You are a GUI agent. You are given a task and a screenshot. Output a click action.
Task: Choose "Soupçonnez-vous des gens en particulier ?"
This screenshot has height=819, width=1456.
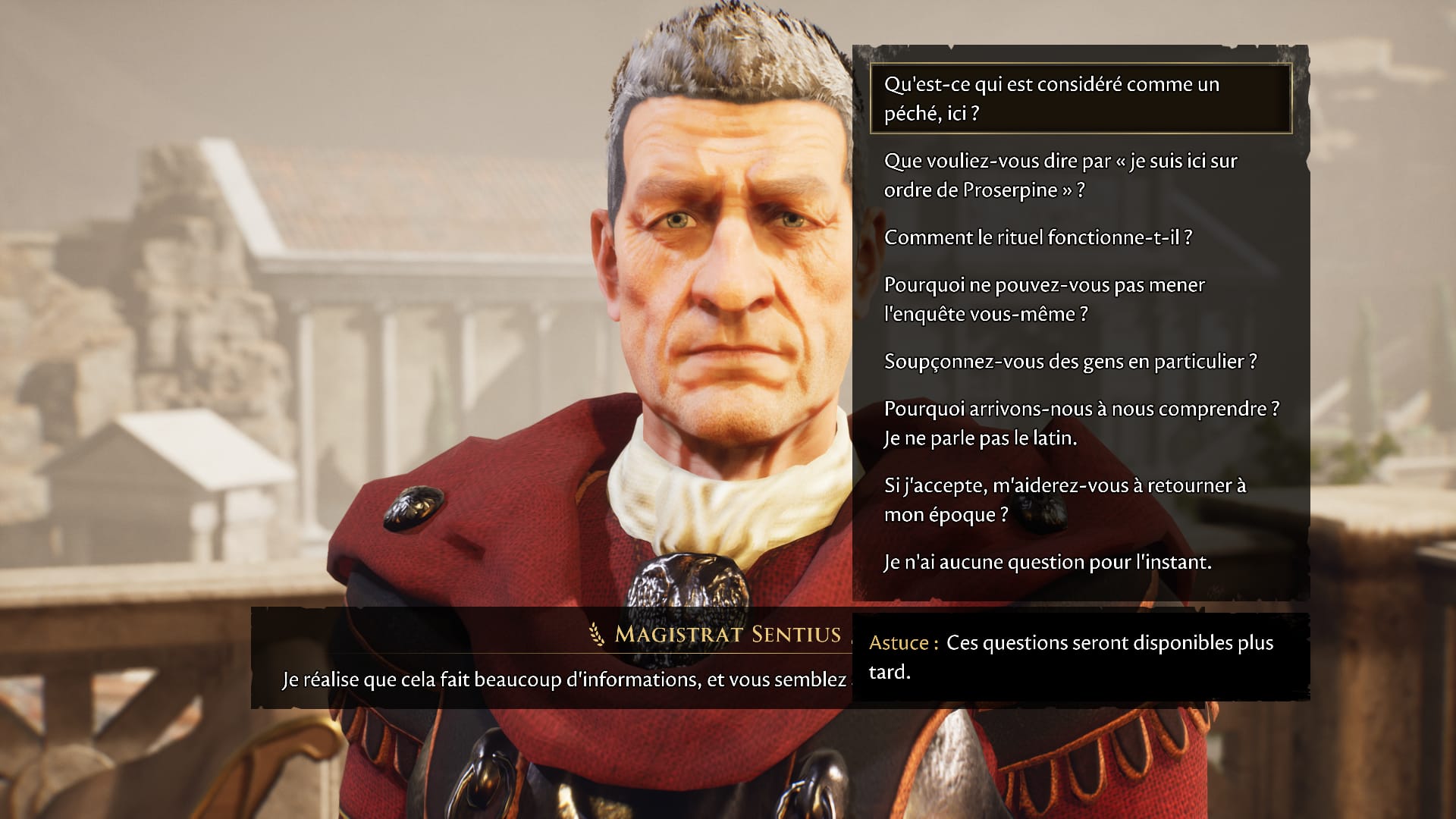(1070, 361)
